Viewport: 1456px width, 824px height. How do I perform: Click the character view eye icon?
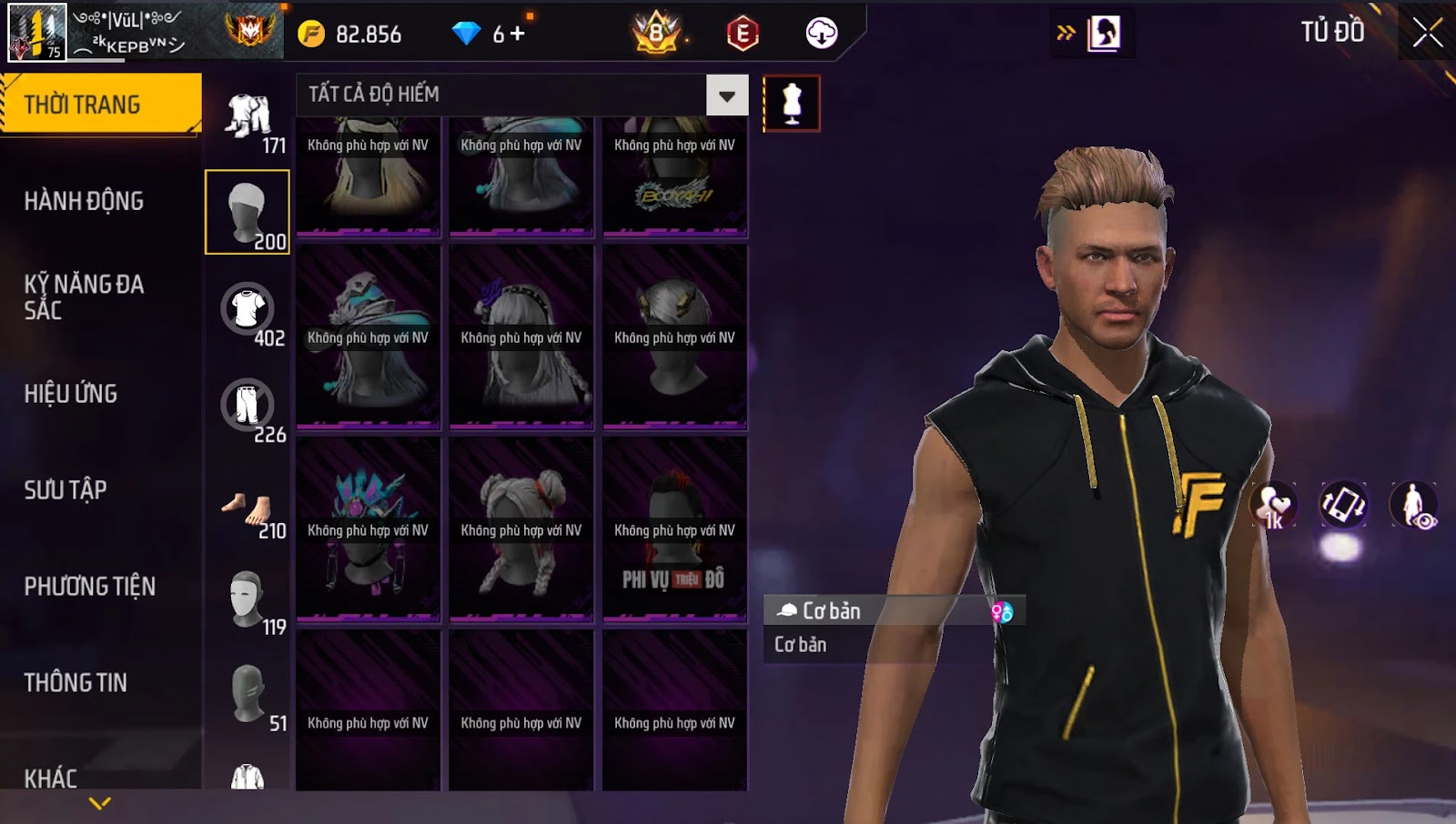(1413, 505)
